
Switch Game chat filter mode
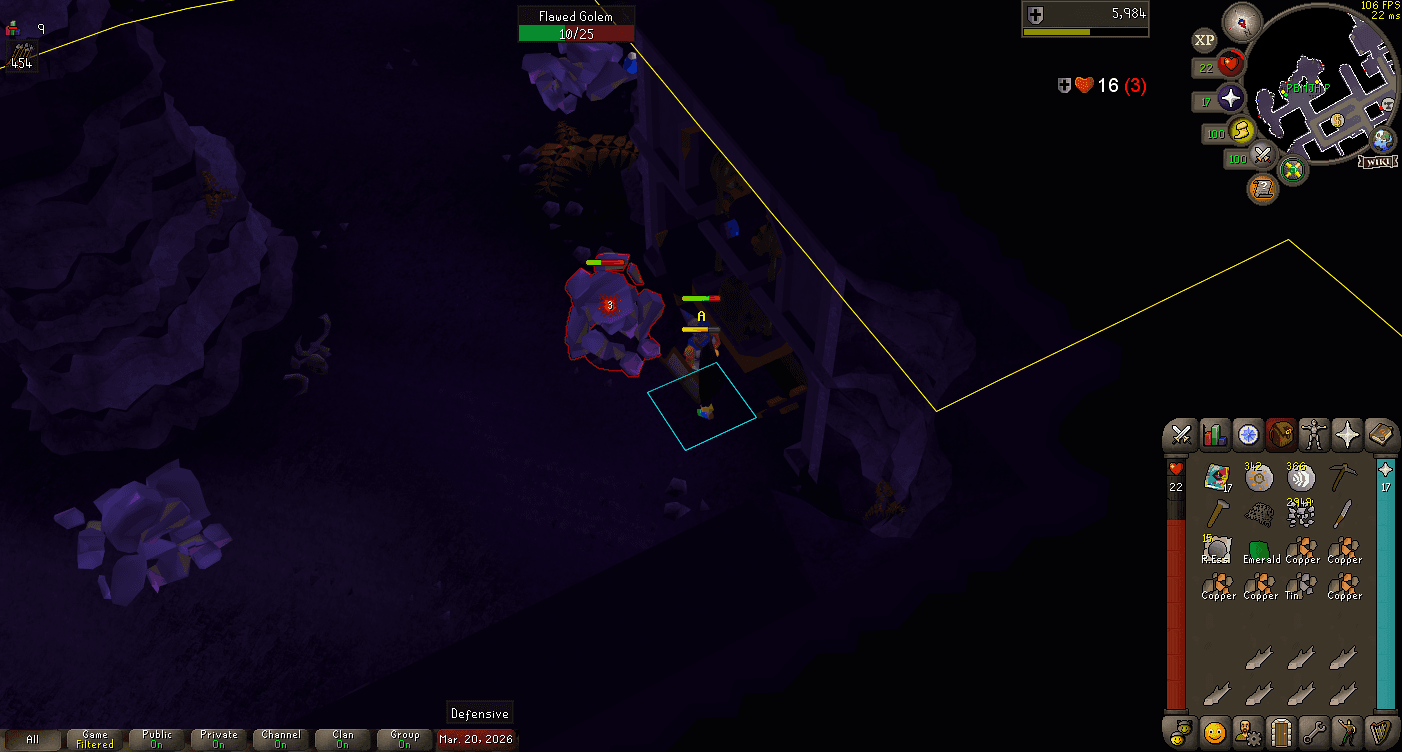click(x=94, y=740)
